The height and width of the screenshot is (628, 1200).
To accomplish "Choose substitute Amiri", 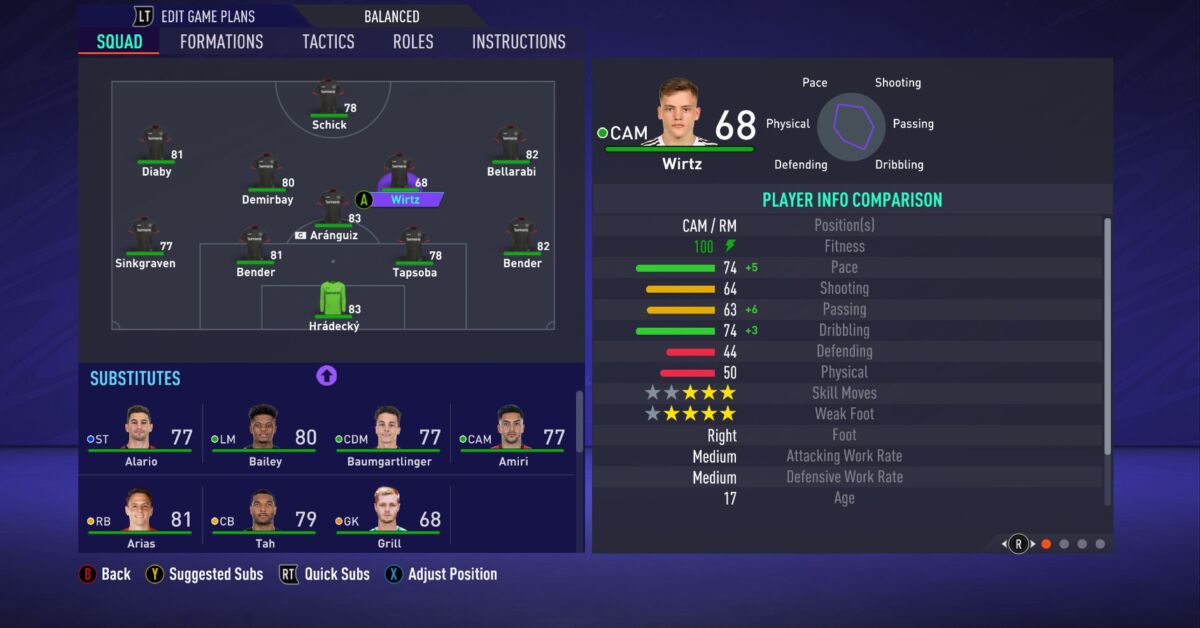I will point(512,434).
